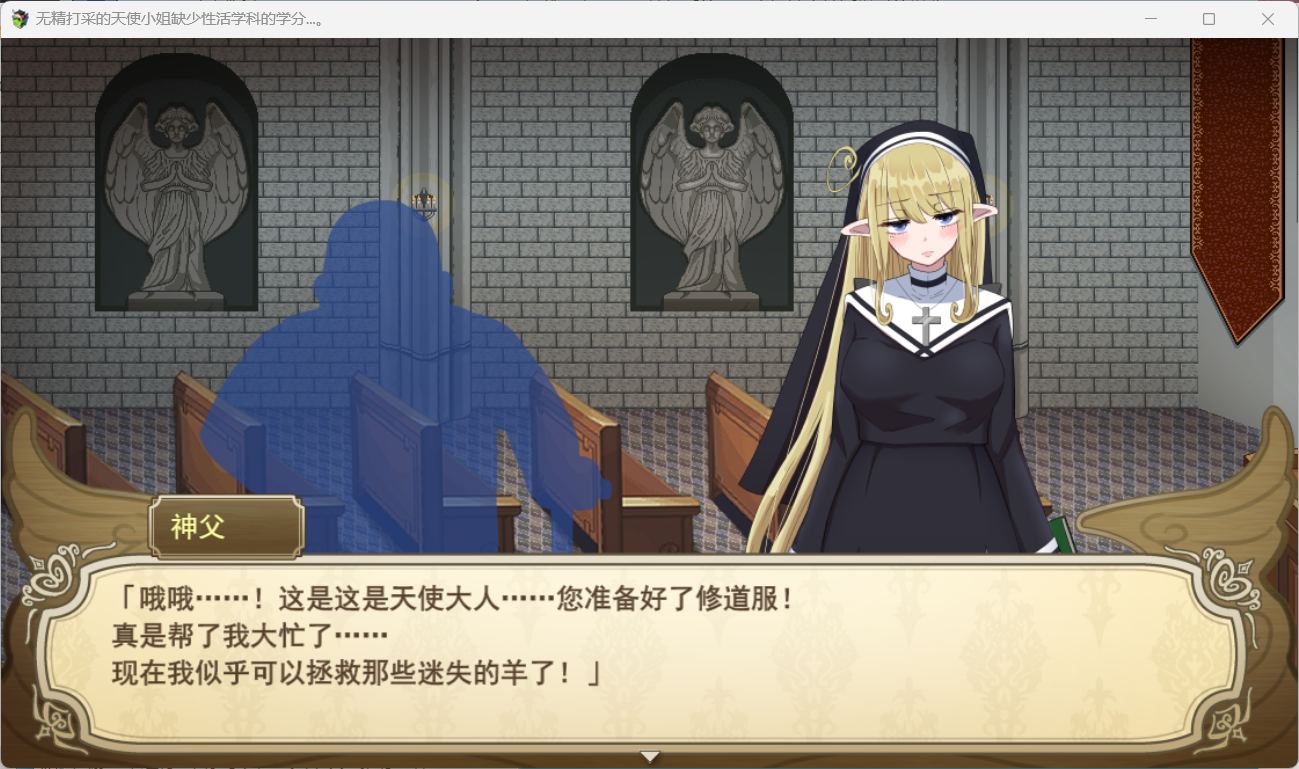Click the translucent blue figure near the pews
The height and width of the screenshot is (769, 1299).
pyautogui.click(x=400, y=350)
